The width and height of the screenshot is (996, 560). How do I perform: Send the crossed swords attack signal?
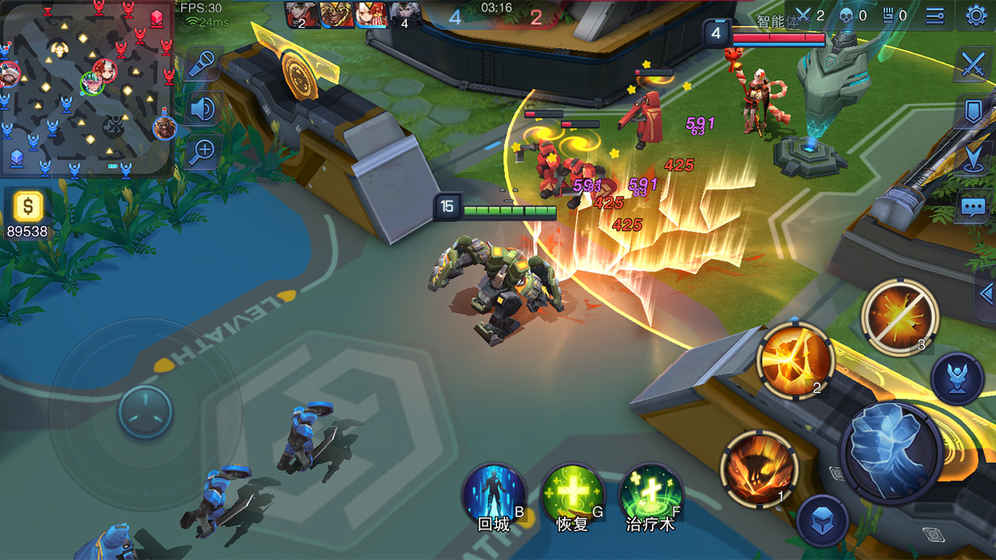[x=974, y=64]
